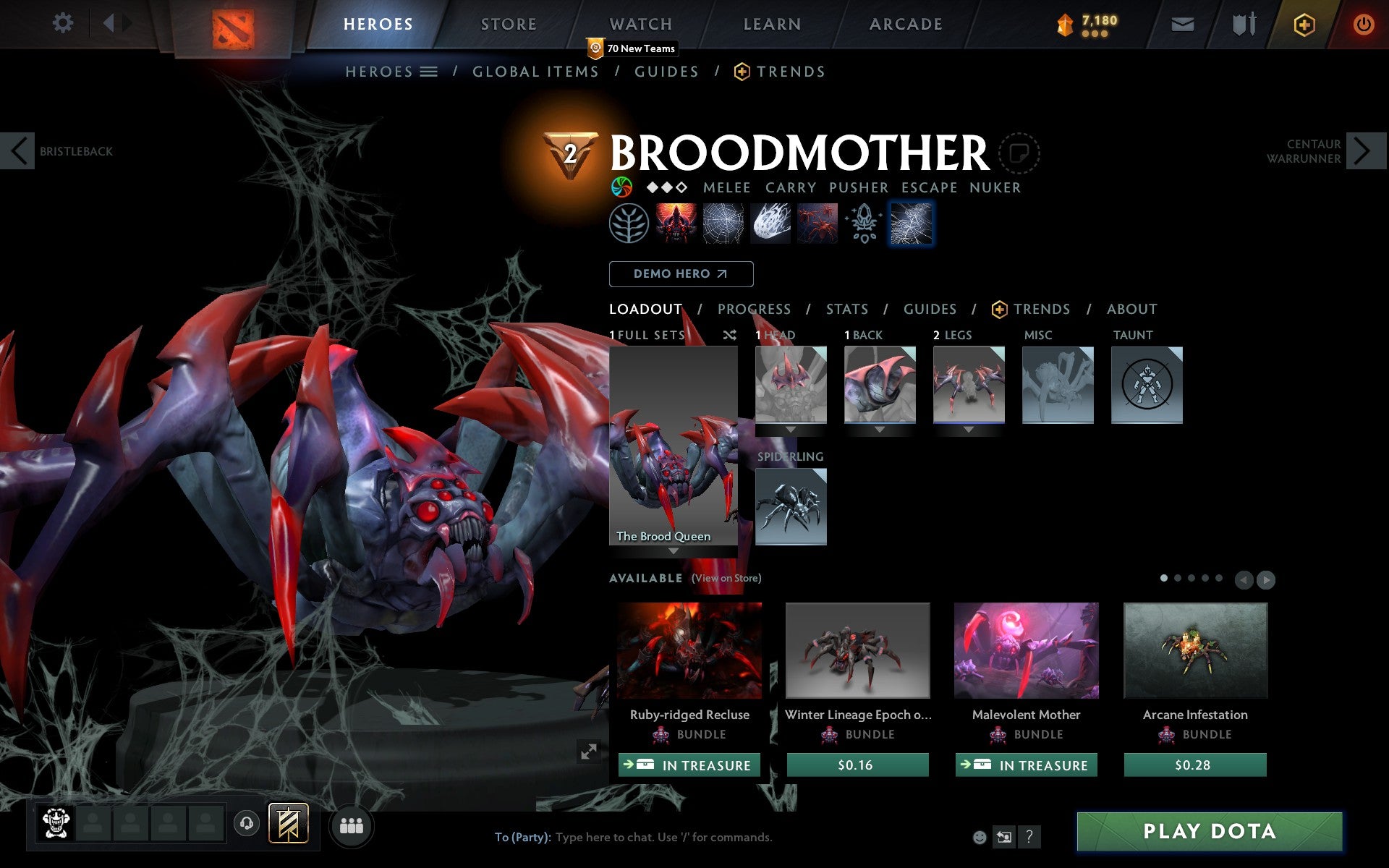The image size is (1389, 868).
Task: Switch to the PROGRESS tab
Action: (x=754, y=309)
